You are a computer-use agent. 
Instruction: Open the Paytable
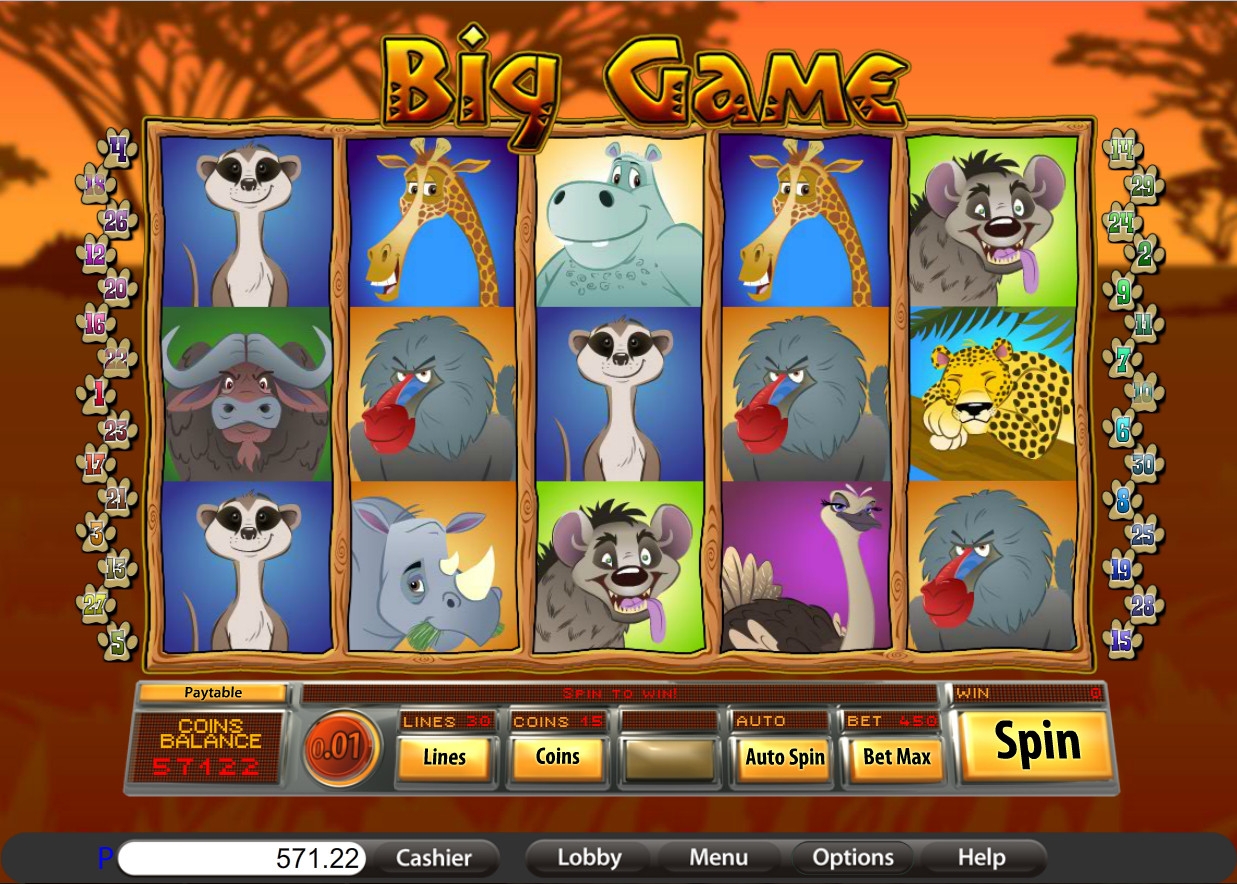(213, 692)
